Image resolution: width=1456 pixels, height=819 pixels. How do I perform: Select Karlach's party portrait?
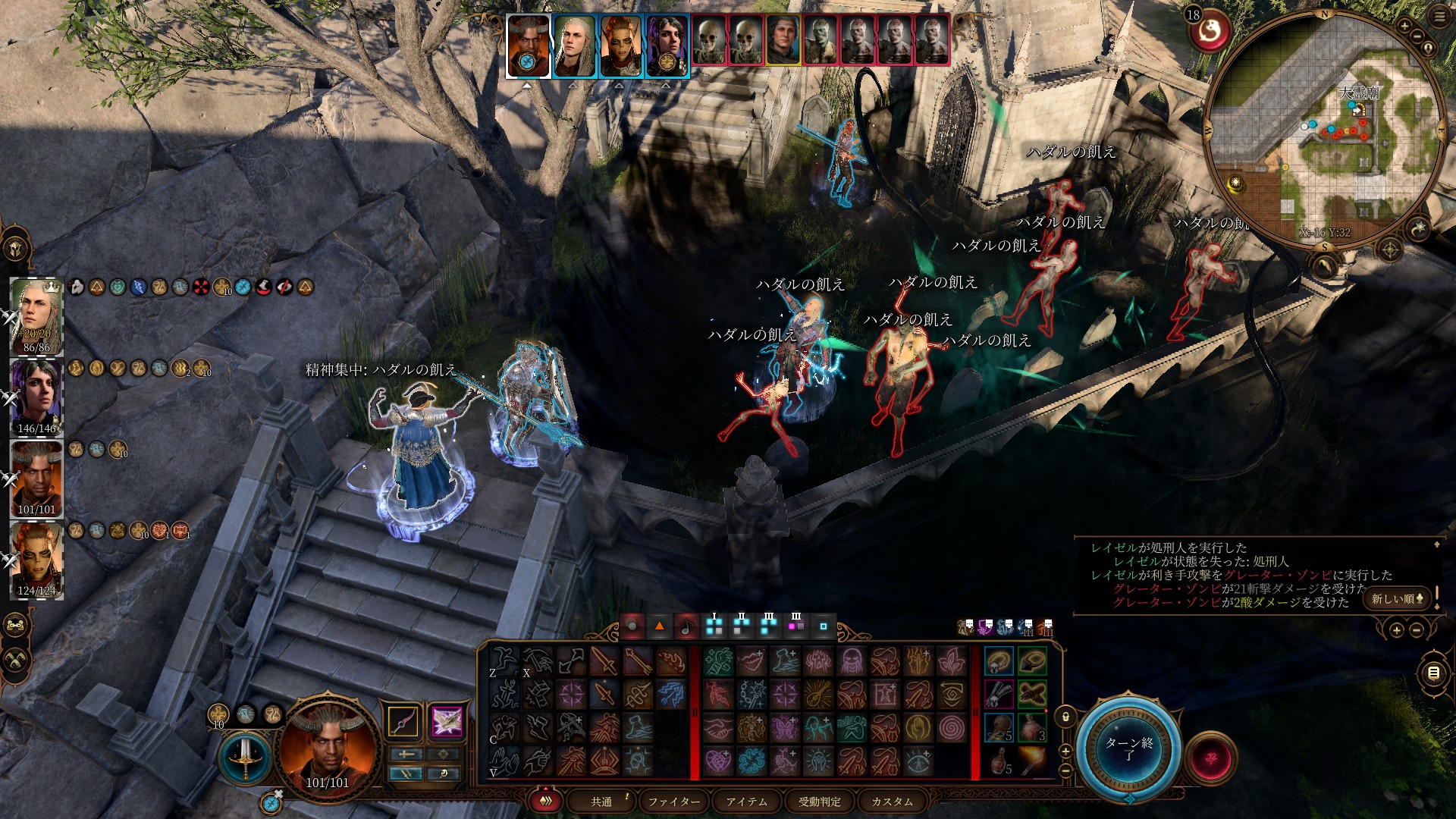[x=36, y=559]
